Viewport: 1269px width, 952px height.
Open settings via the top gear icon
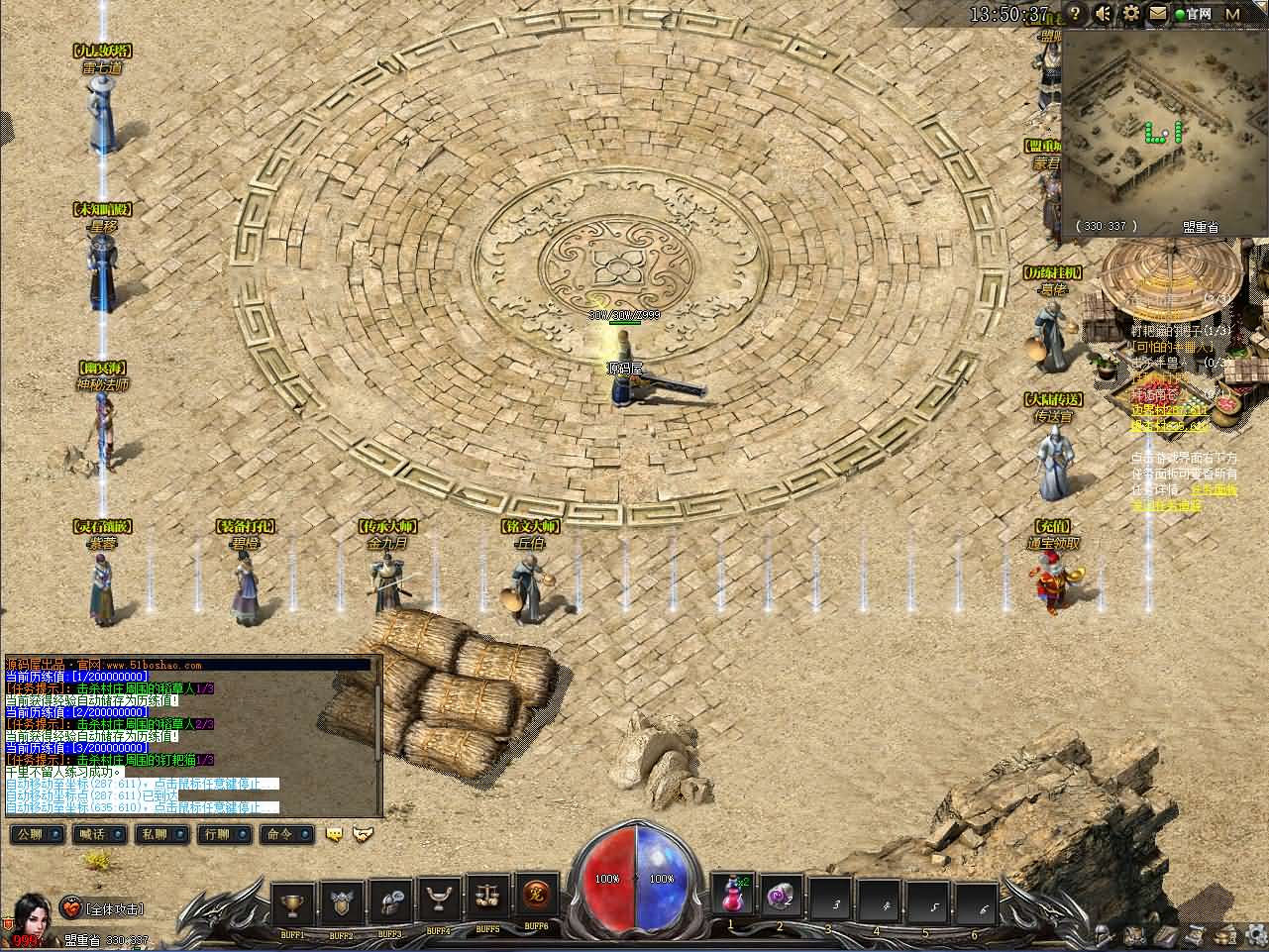(x=1131, y=14)
